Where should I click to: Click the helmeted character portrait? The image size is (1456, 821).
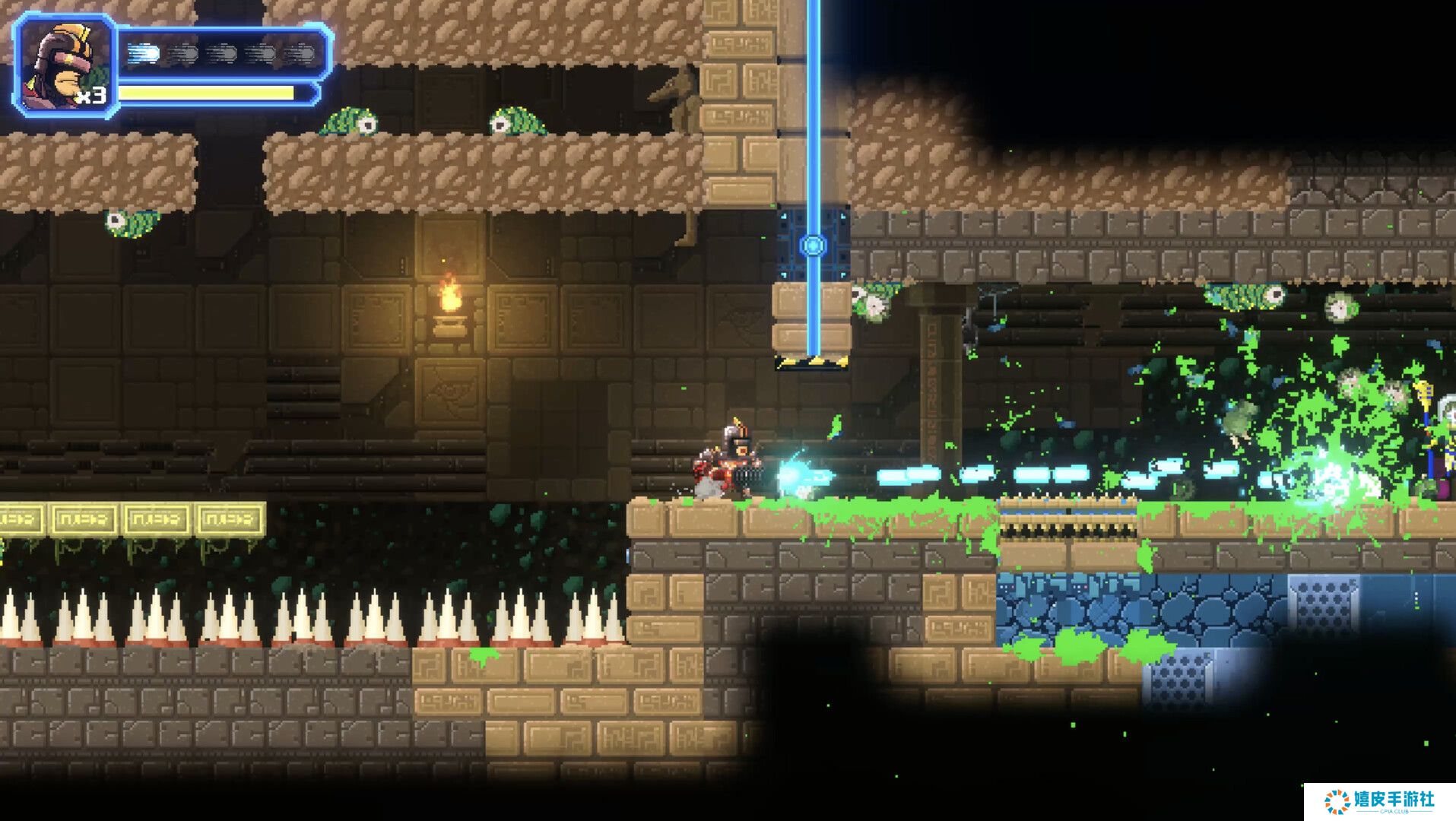click(65, 66)
